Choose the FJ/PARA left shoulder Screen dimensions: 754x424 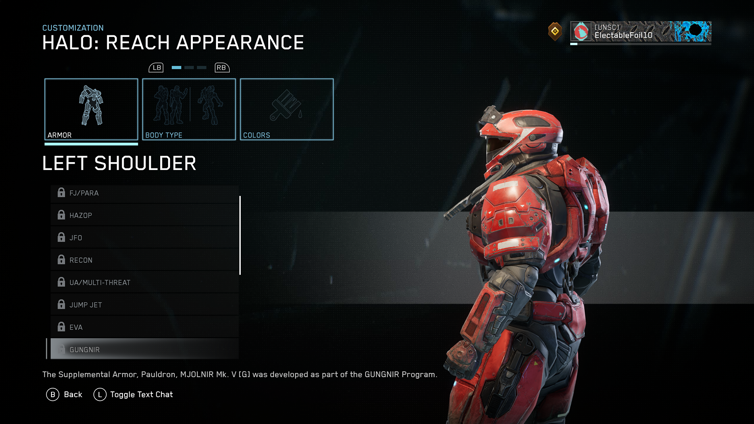[x=145, y=193]
